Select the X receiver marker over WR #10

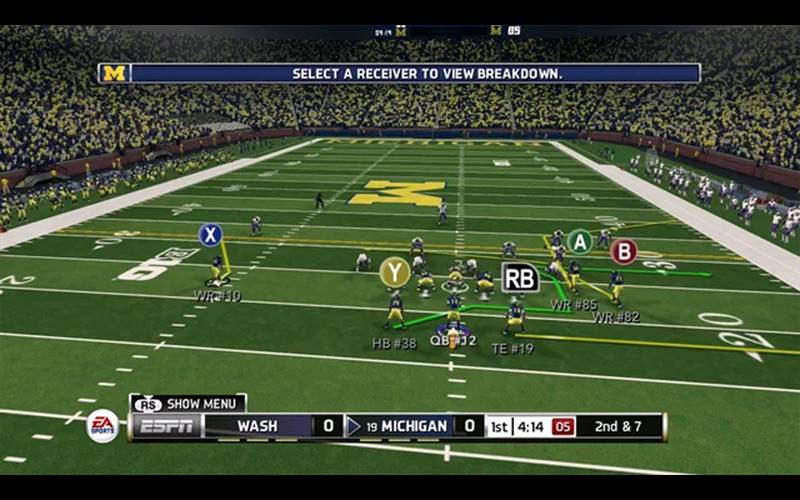[x=210, y=235]
